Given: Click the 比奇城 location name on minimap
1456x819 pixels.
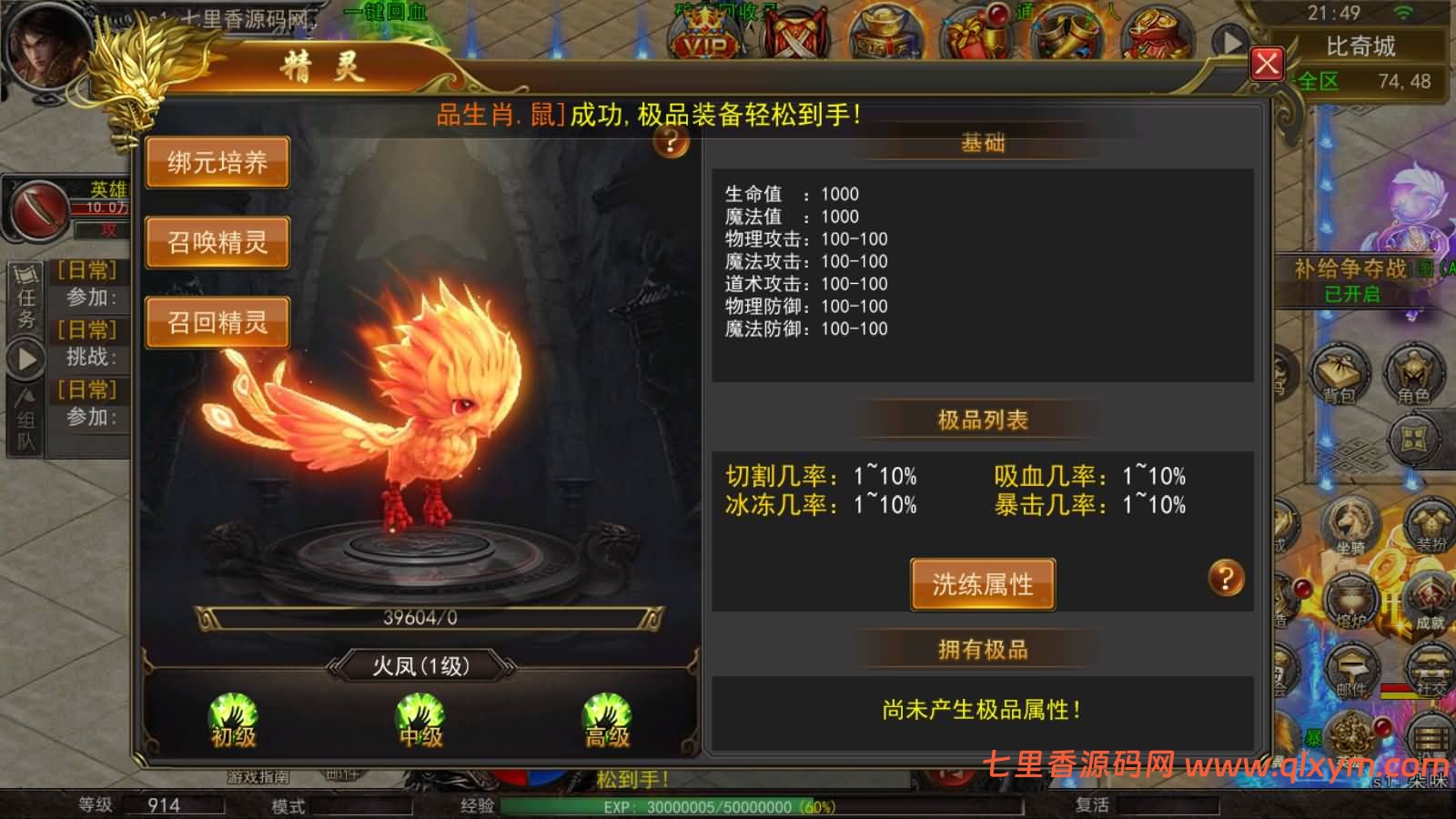Looking at the screenshot, I should 1362,47.
